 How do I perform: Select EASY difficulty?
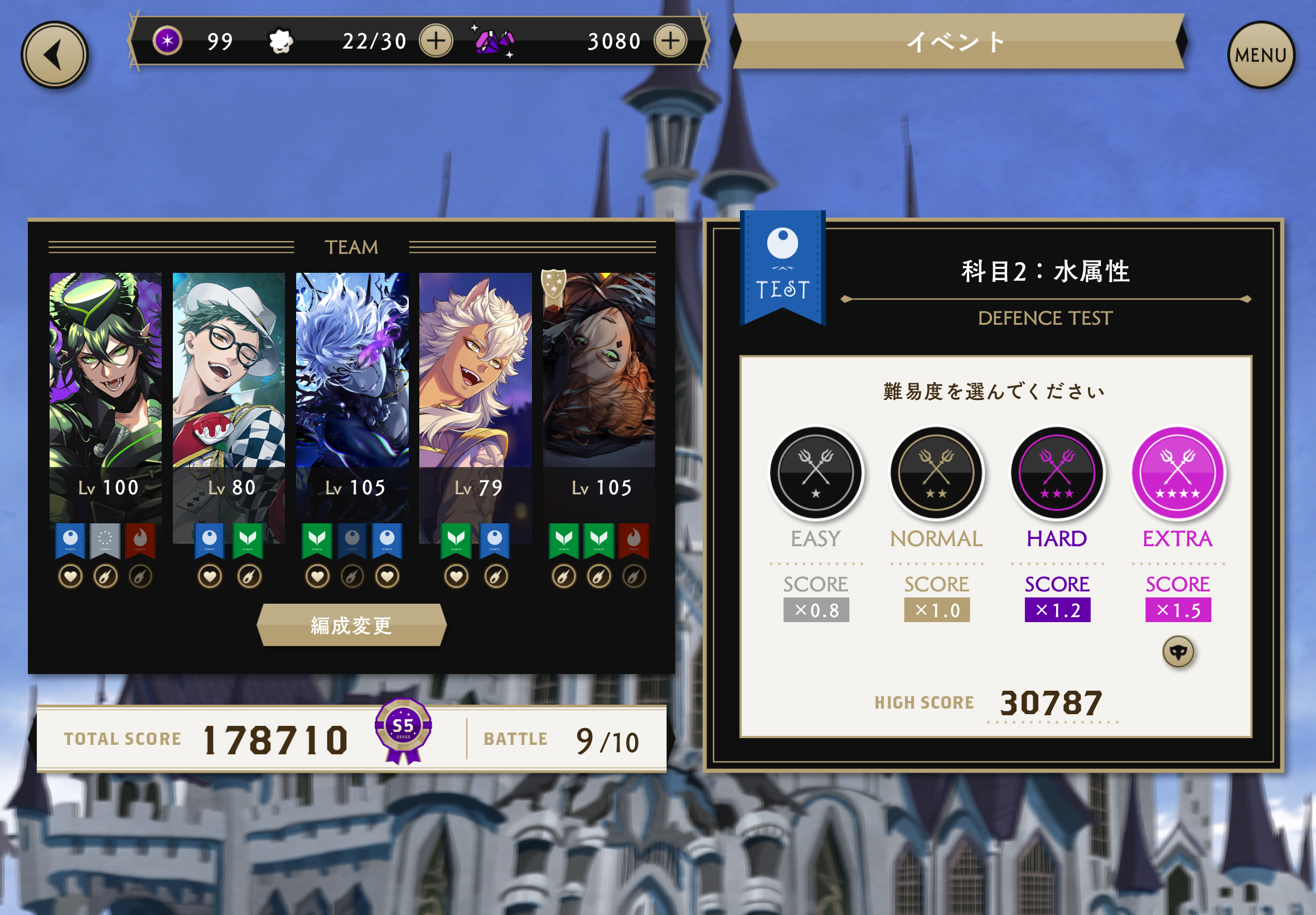pos(815,473)
